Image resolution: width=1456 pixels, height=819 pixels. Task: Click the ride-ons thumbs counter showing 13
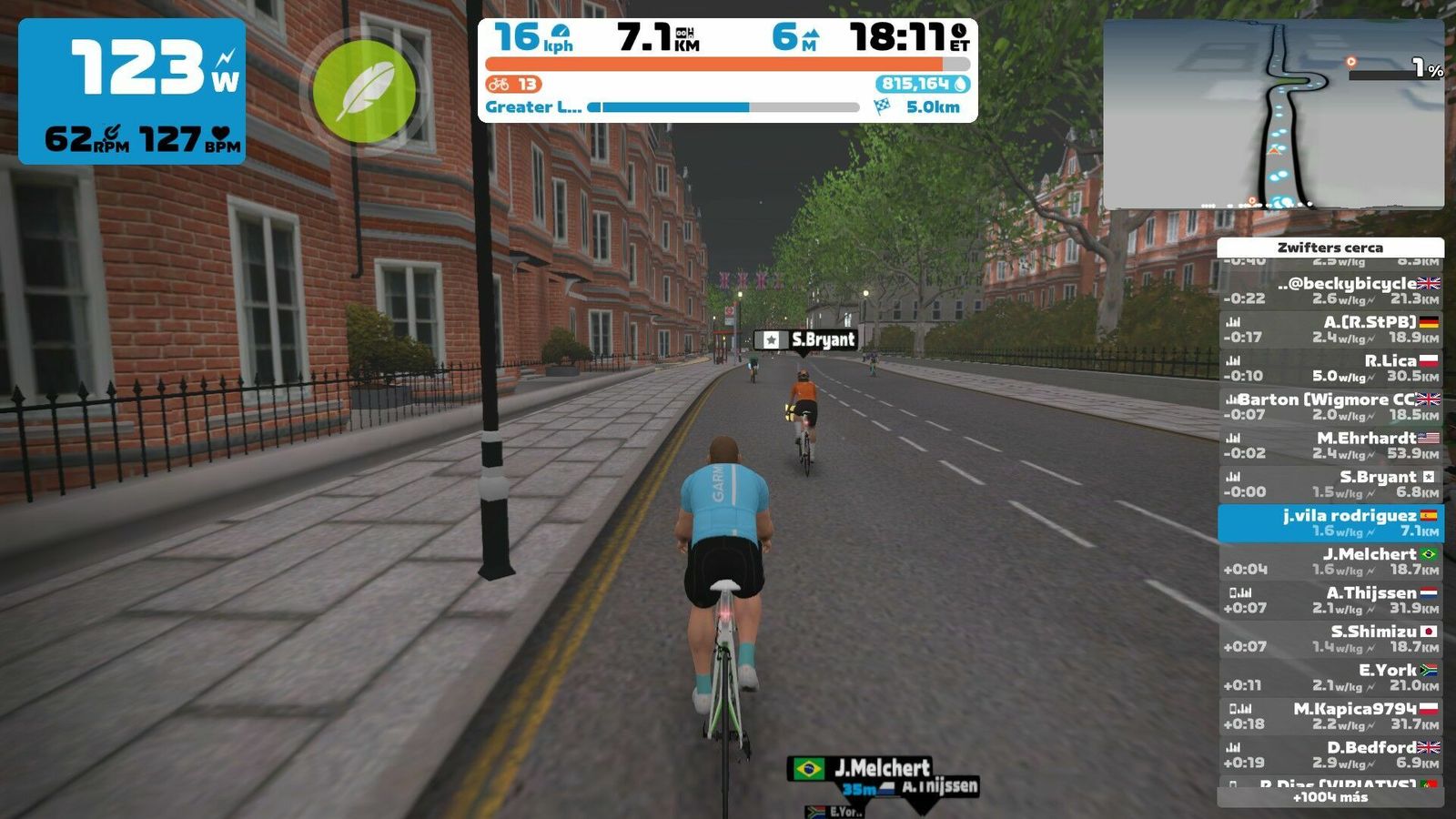[513, 85]
